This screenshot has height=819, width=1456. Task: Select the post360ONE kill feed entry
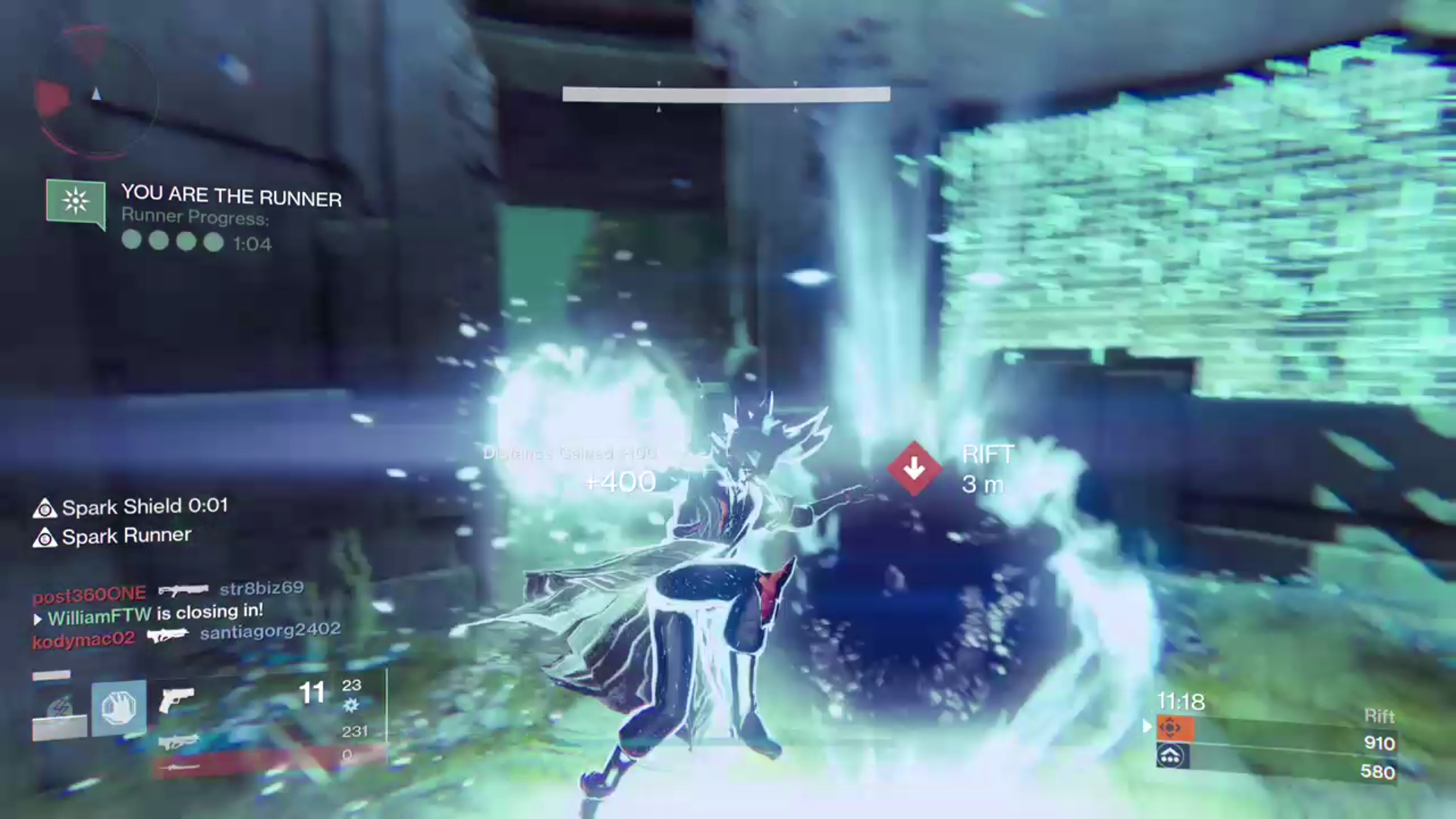click(x=89, y=594)
